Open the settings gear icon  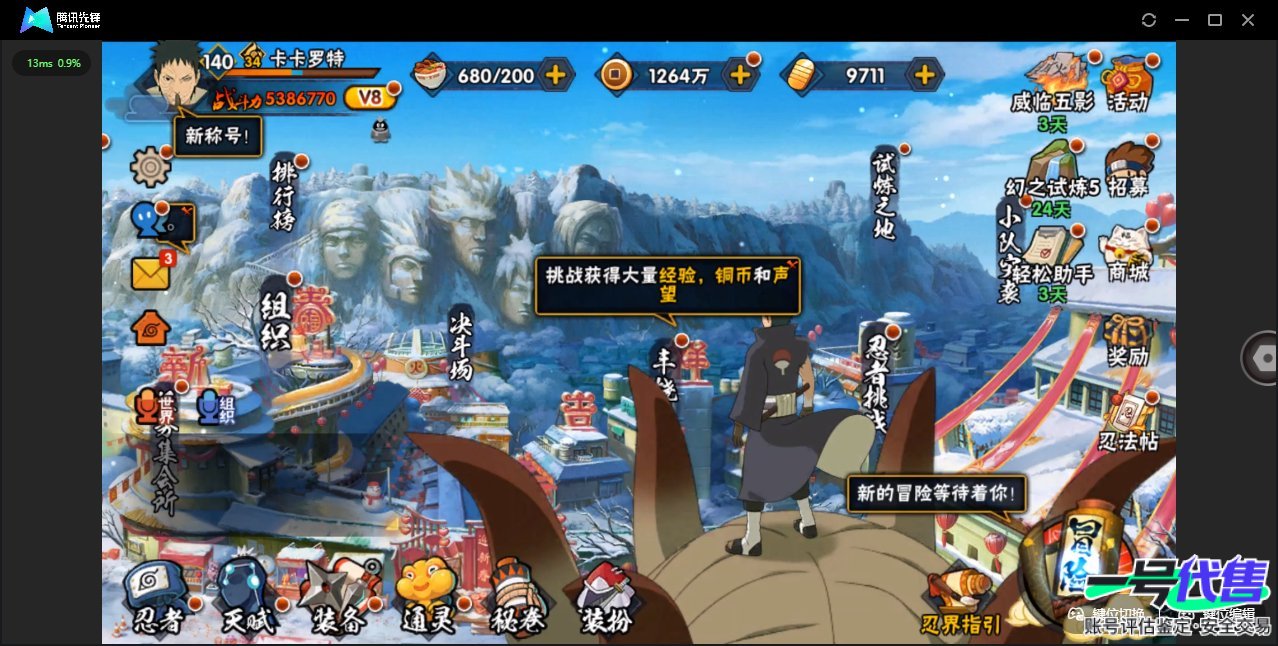coord(151,166)
